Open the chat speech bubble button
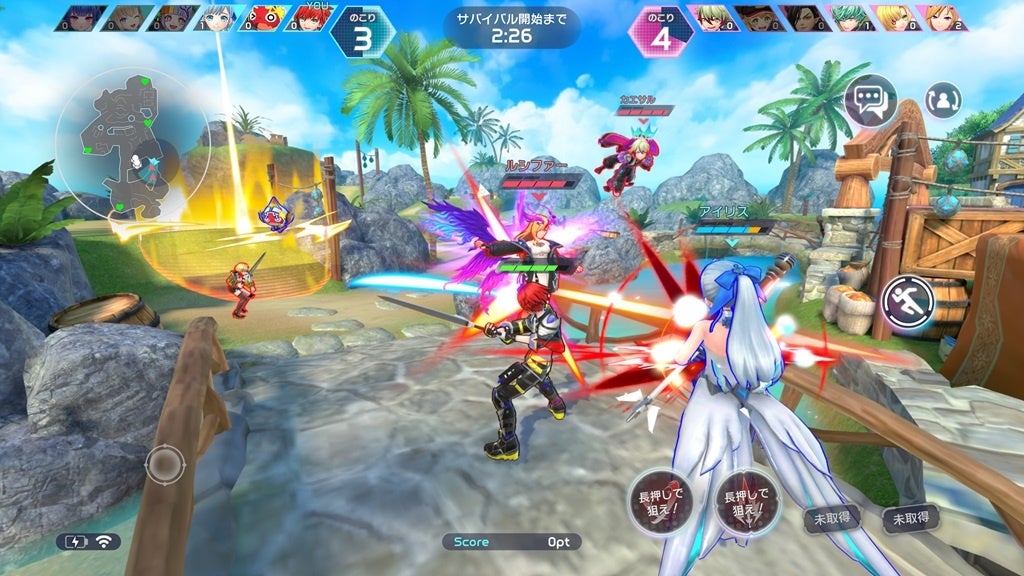1024x576 pixels. point(870,100)
